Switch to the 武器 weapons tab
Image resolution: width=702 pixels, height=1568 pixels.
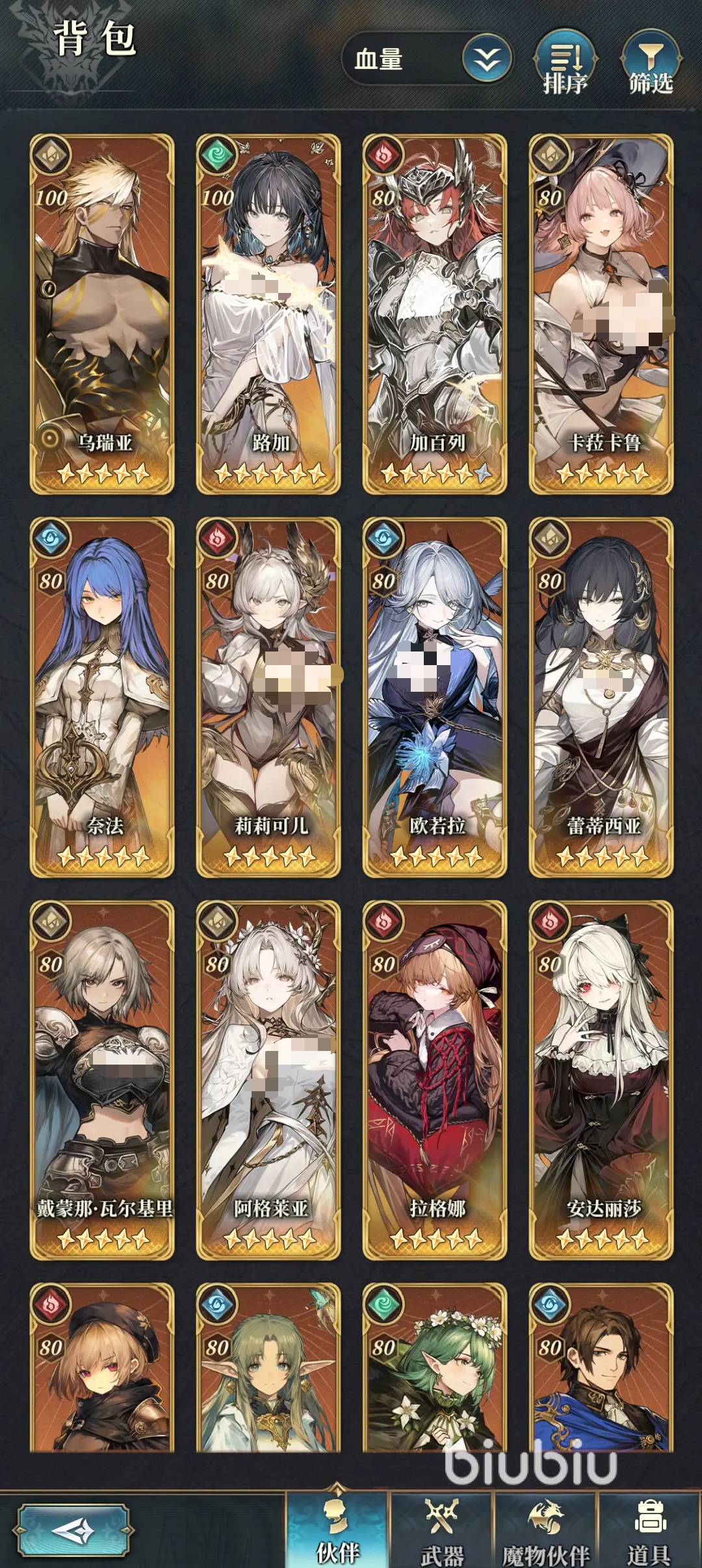[442, 1530]
